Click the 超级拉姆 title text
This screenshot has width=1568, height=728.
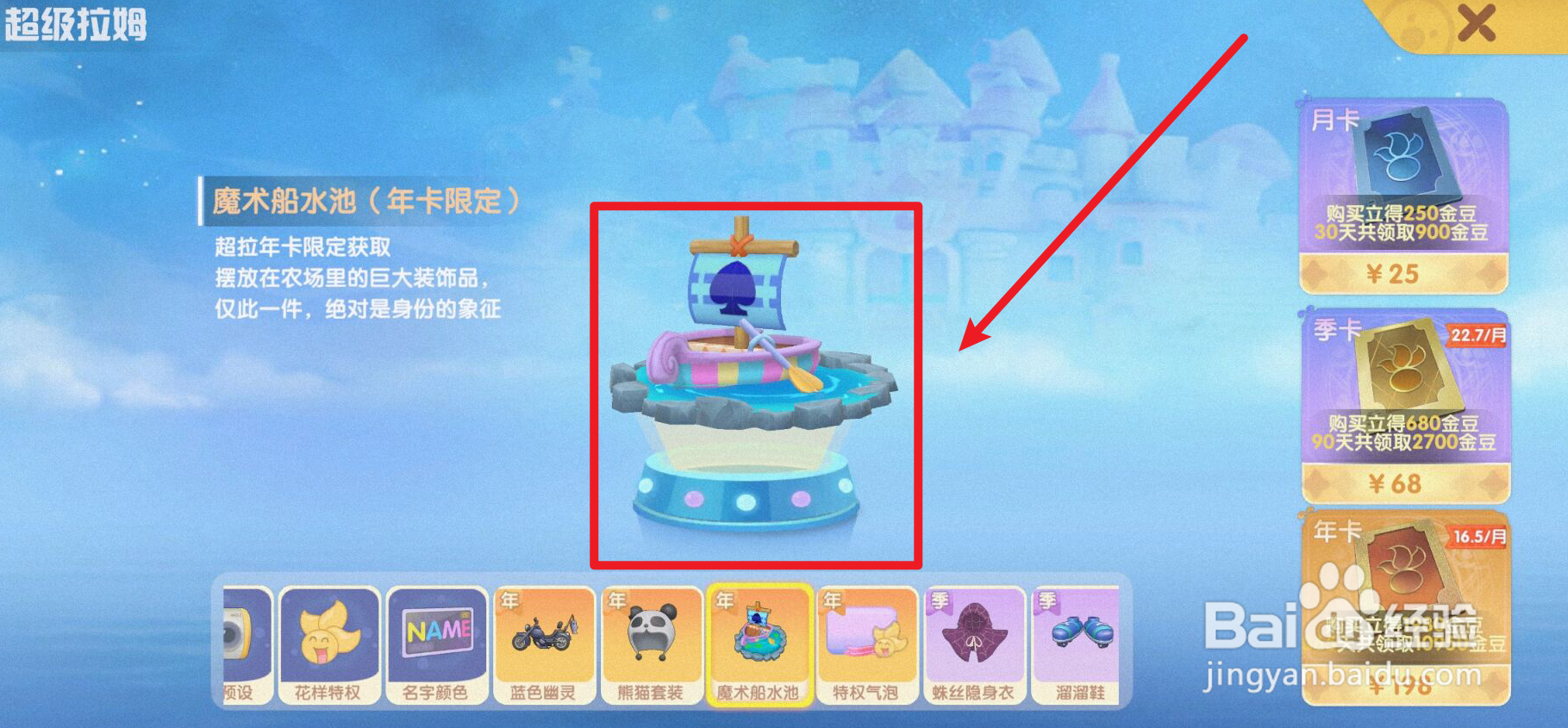click(76, 24)
